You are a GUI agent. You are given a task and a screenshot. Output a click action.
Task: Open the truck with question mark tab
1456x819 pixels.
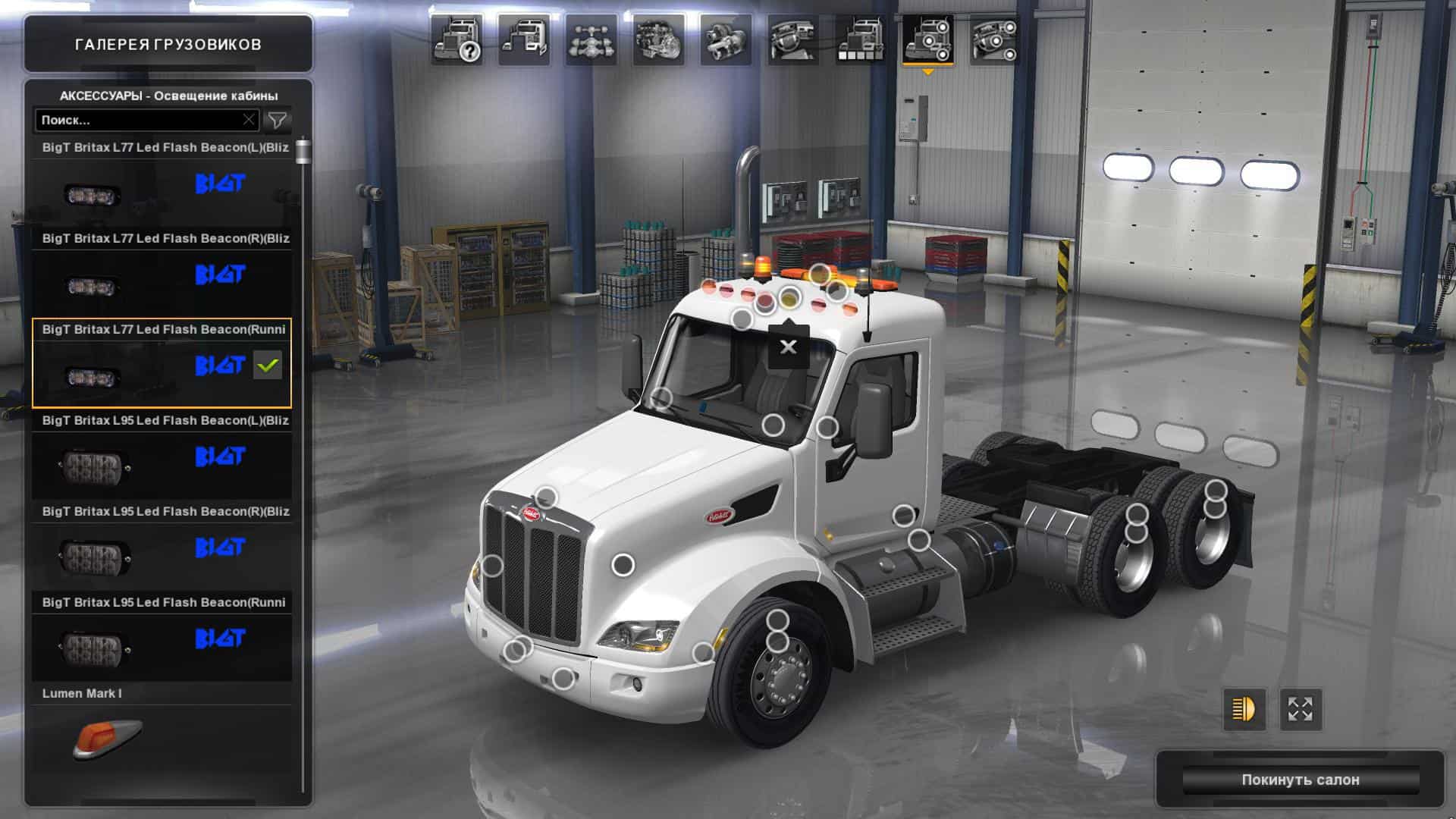point(458,39)
